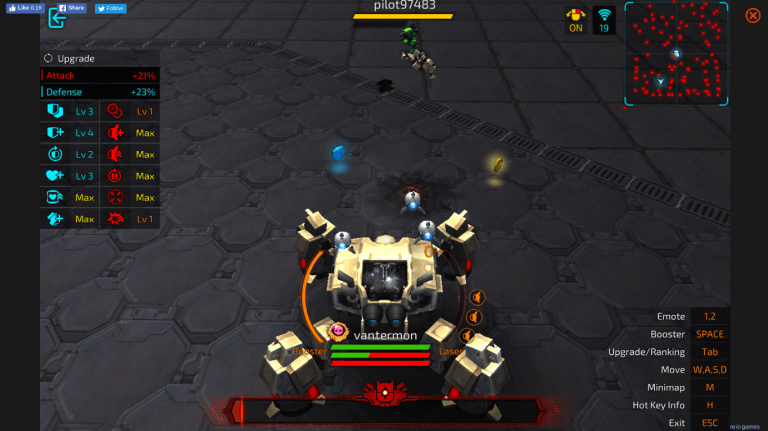Image resolution: width=768 pixels, height=431 pixels.
Task: Upgrade the heart-plus health skill at Lv 3
Action: (55, 176)
